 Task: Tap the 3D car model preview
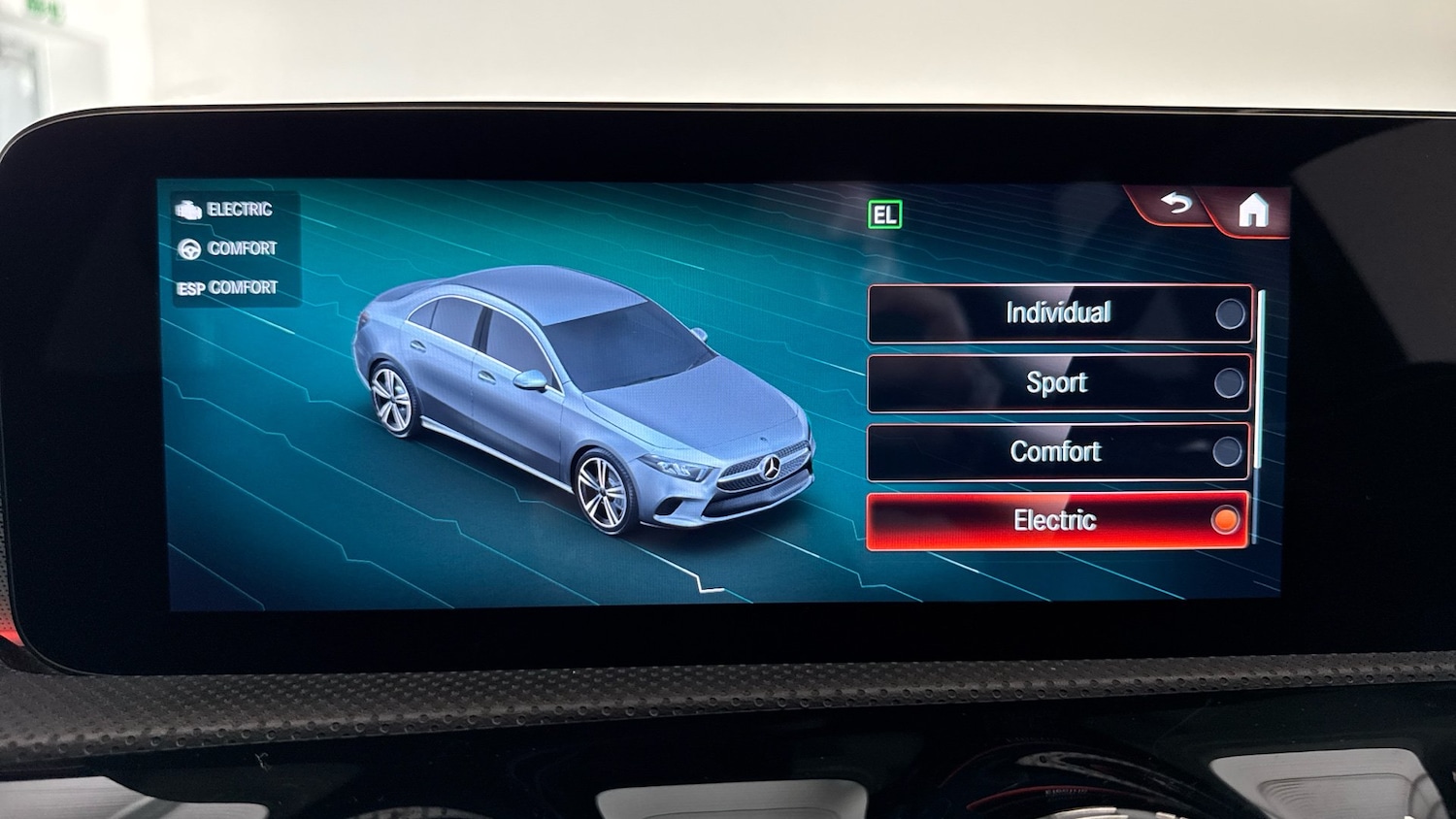582,408
